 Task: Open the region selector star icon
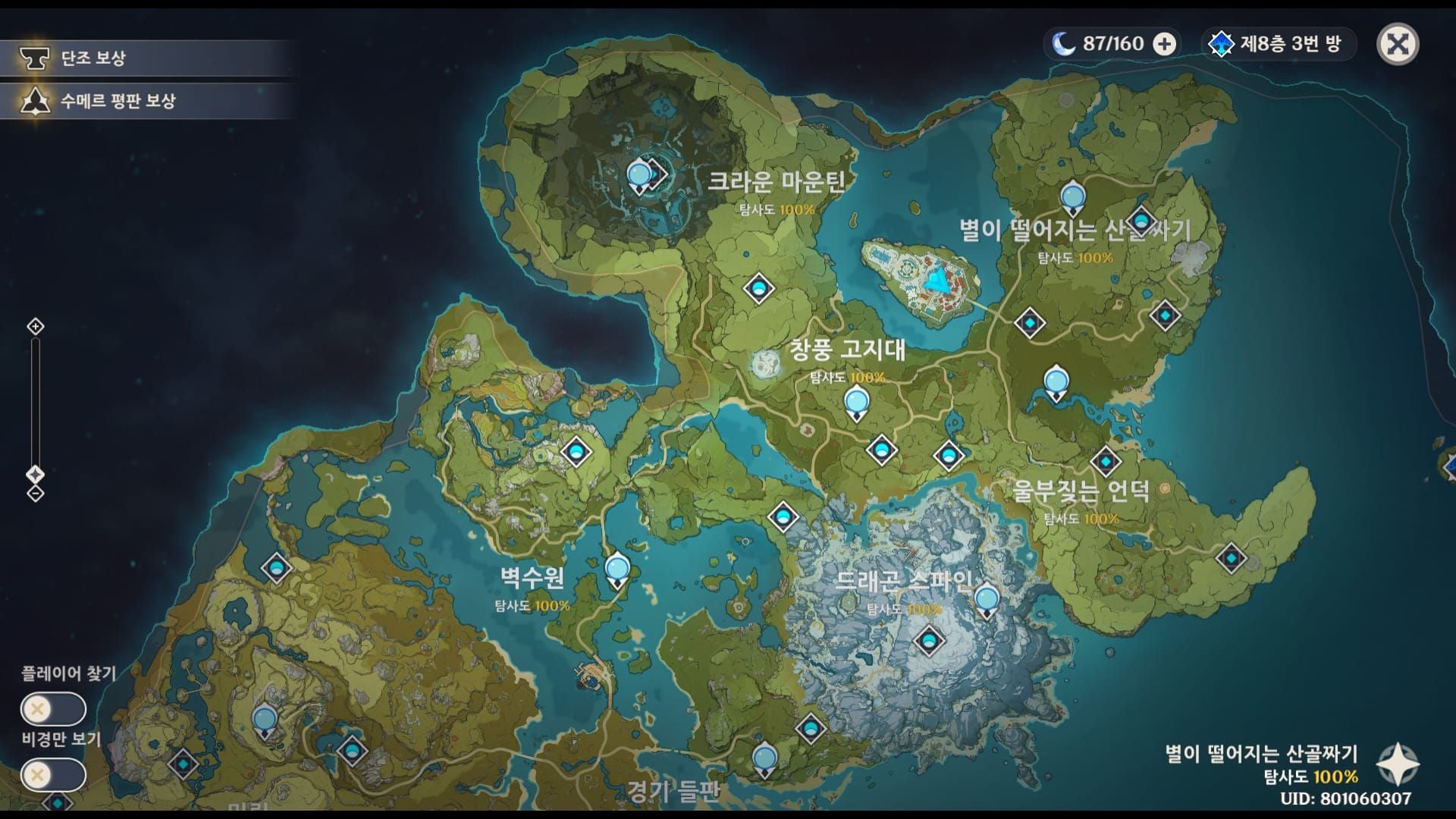[1398, 764]
